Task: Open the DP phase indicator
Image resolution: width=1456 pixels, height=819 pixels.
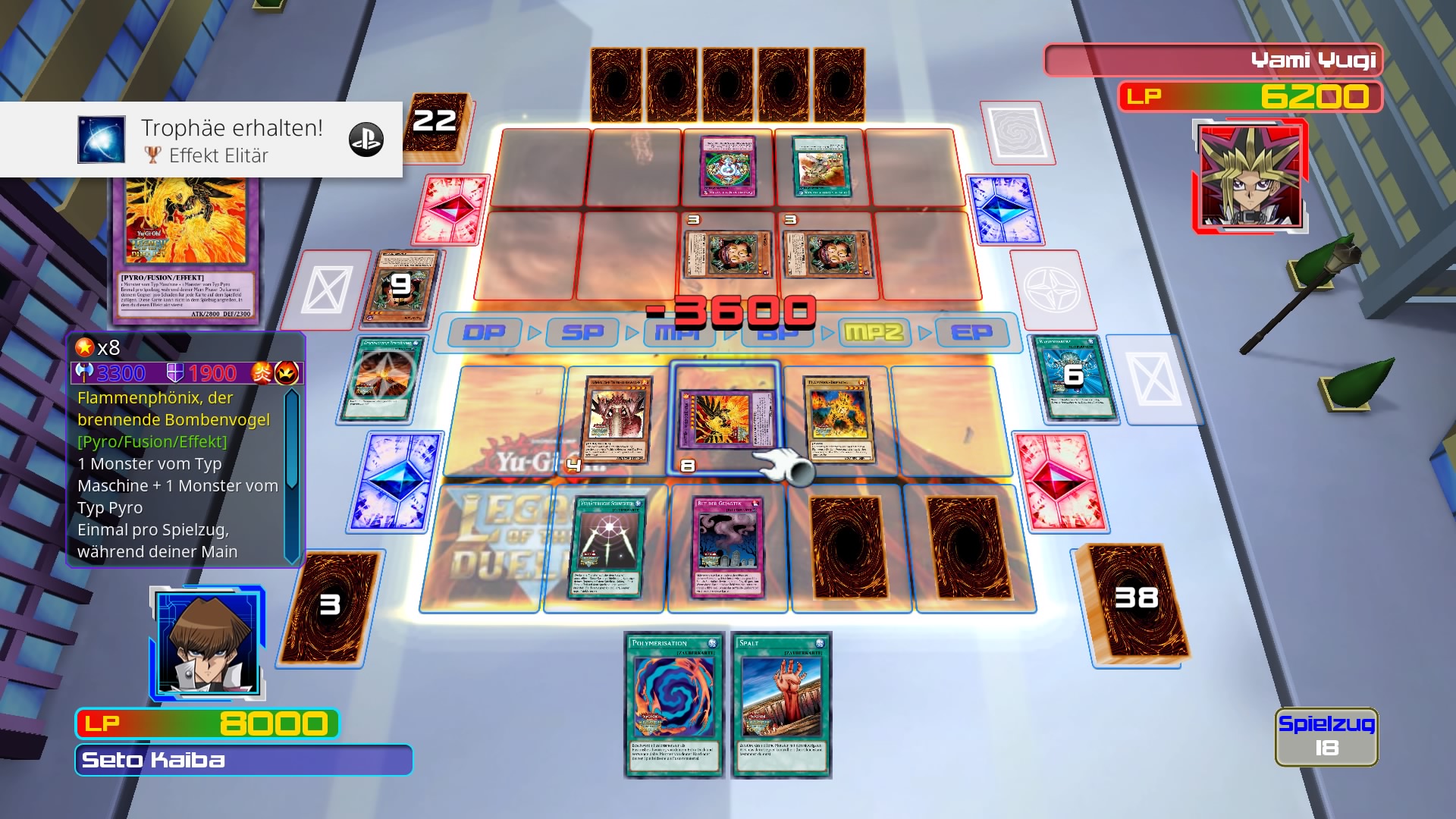Action: coord(483,333)
